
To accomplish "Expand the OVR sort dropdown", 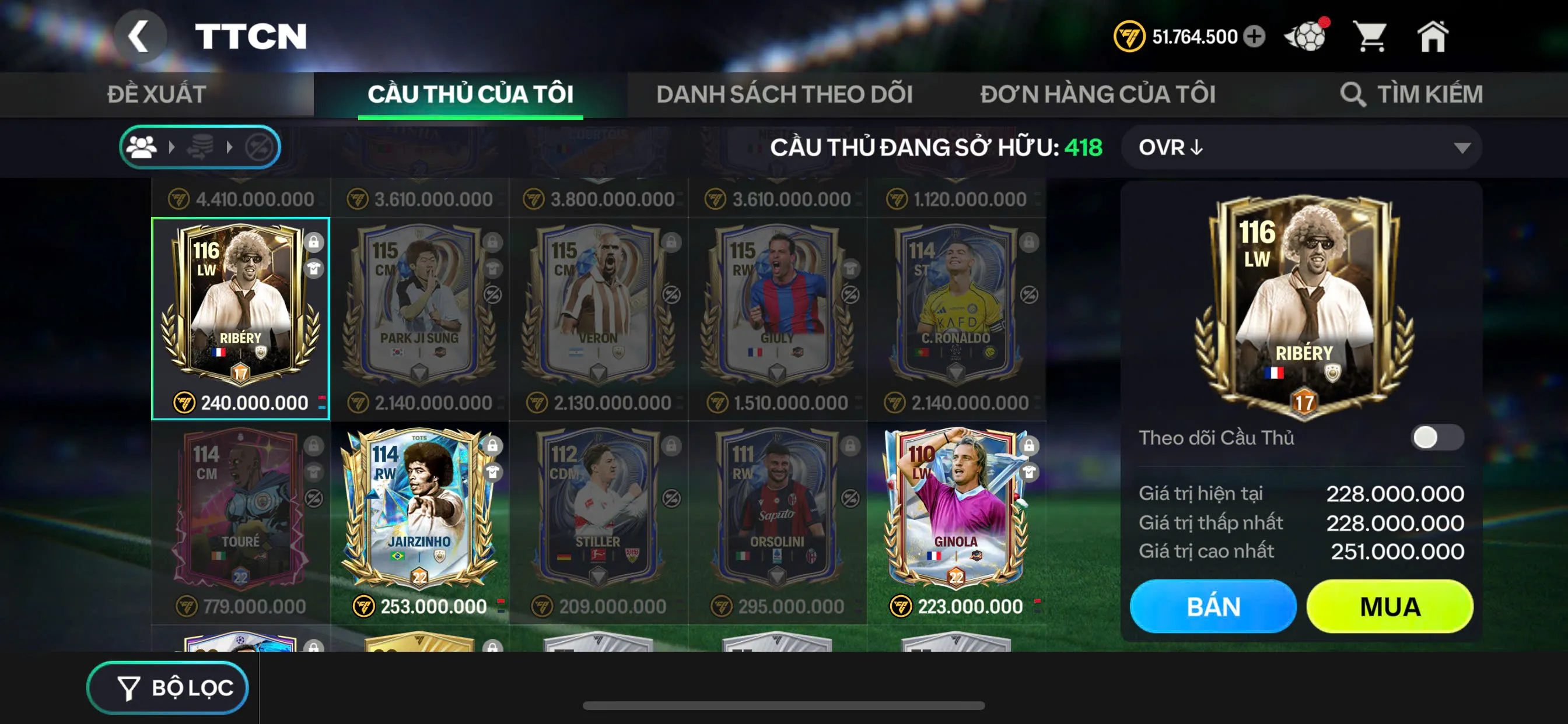I will [x=1301, y=147].
